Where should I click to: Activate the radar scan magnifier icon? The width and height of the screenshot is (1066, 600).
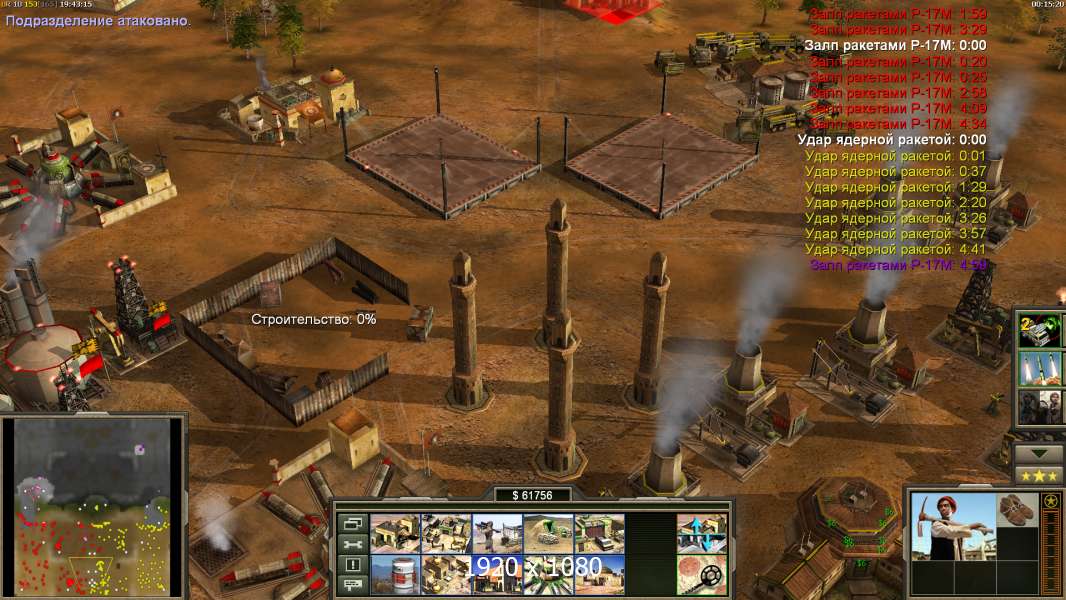pos(701,573)
